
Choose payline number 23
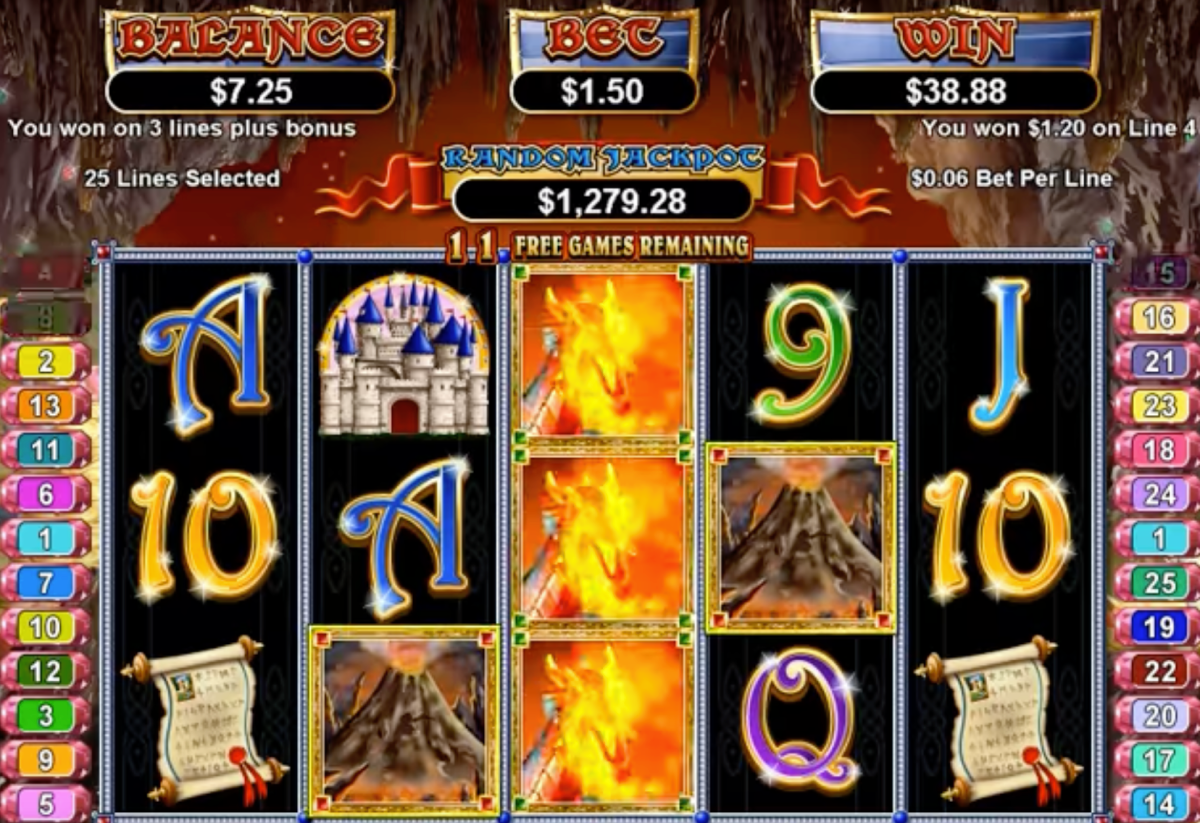click(x=1158, y=406)
